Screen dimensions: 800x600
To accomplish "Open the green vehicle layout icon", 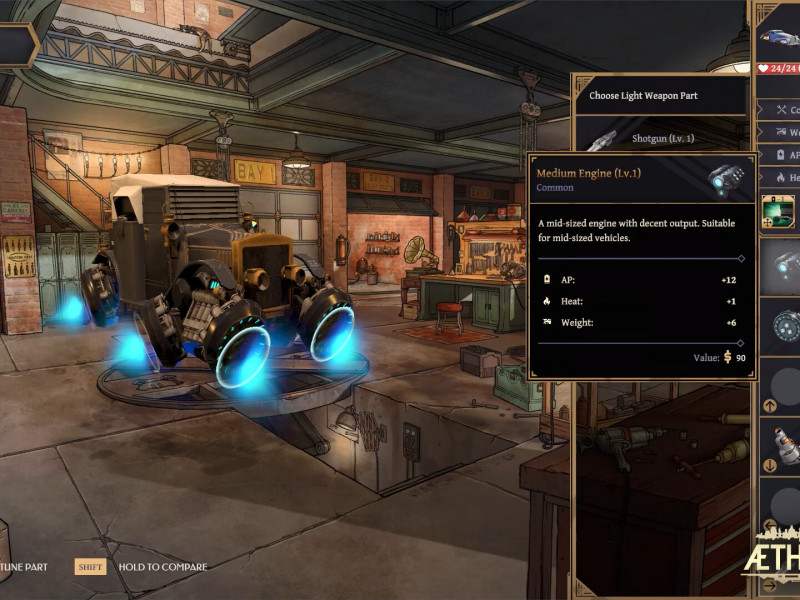I will [x=778, y=211].
